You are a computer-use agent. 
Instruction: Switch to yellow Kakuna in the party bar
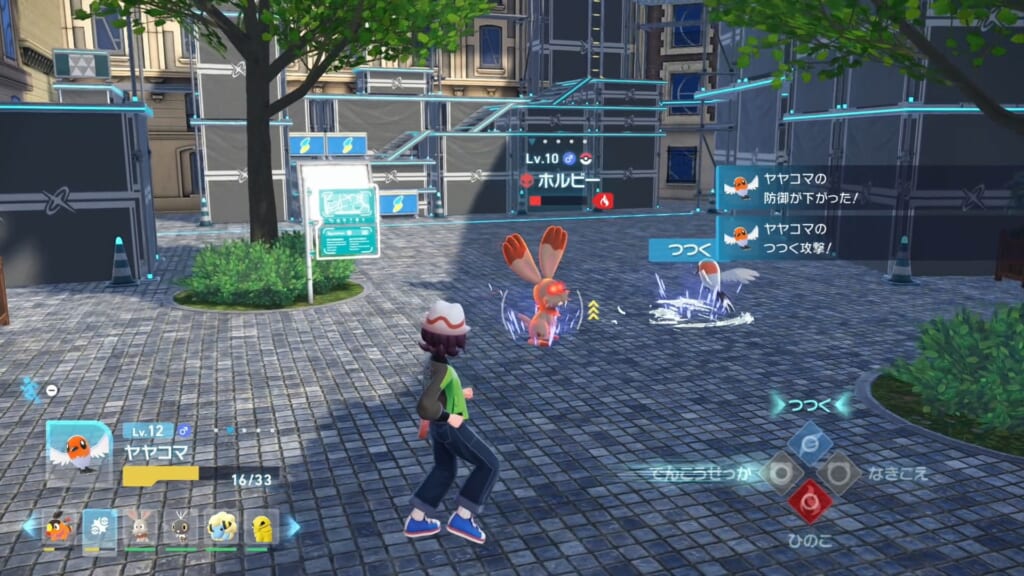point(261,526)
